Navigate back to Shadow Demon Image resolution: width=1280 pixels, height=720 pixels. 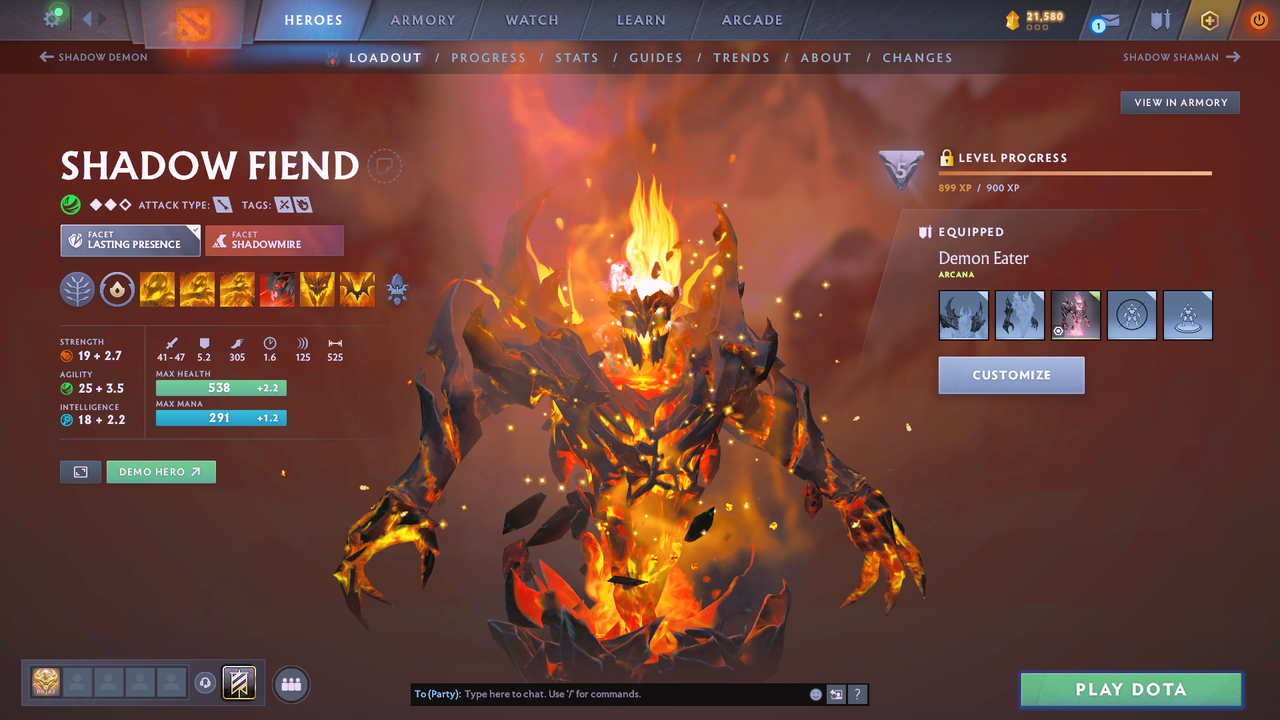93,57
